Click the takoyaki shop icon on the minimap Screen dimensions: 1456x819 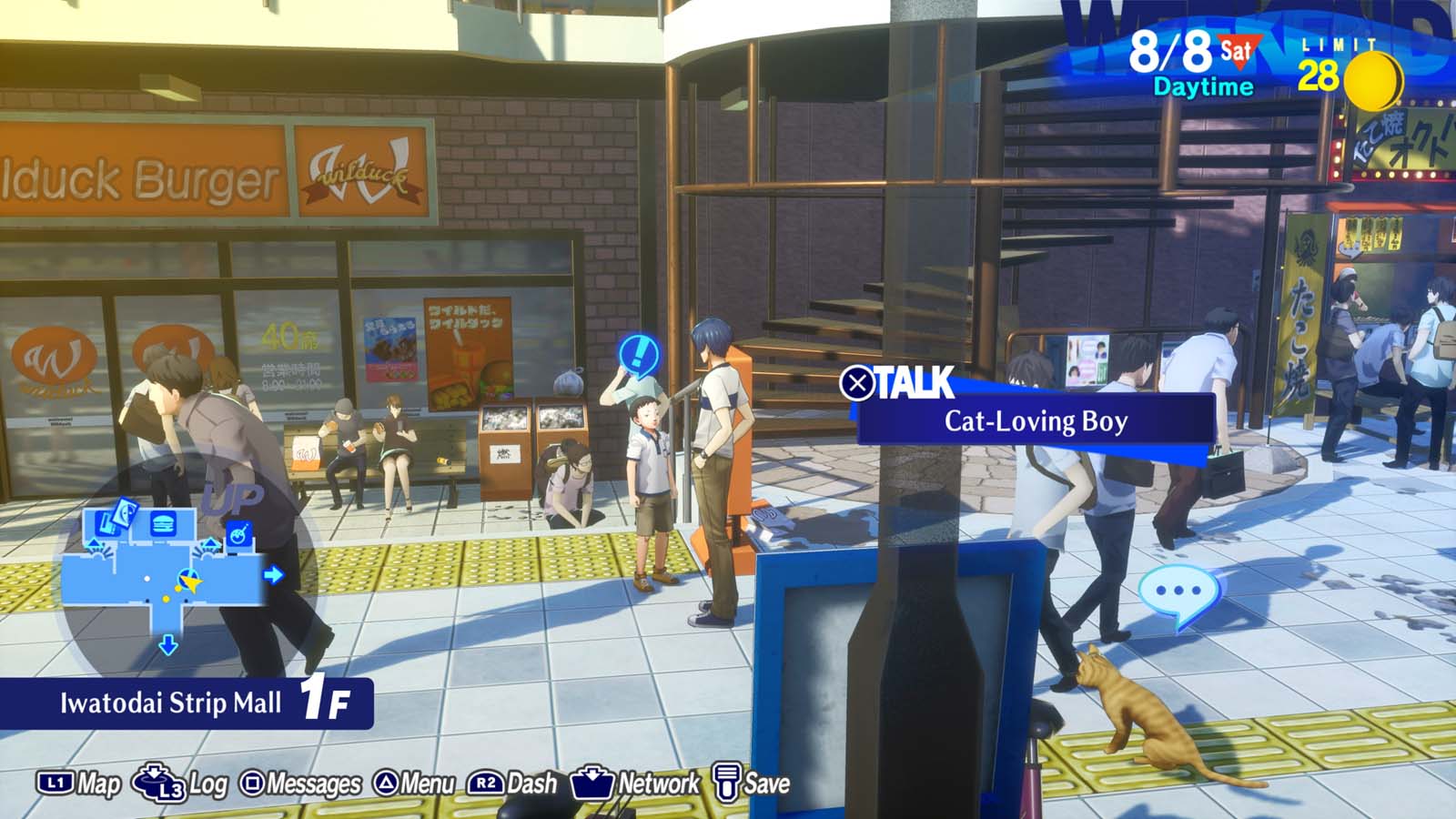(x=238, y=532)
